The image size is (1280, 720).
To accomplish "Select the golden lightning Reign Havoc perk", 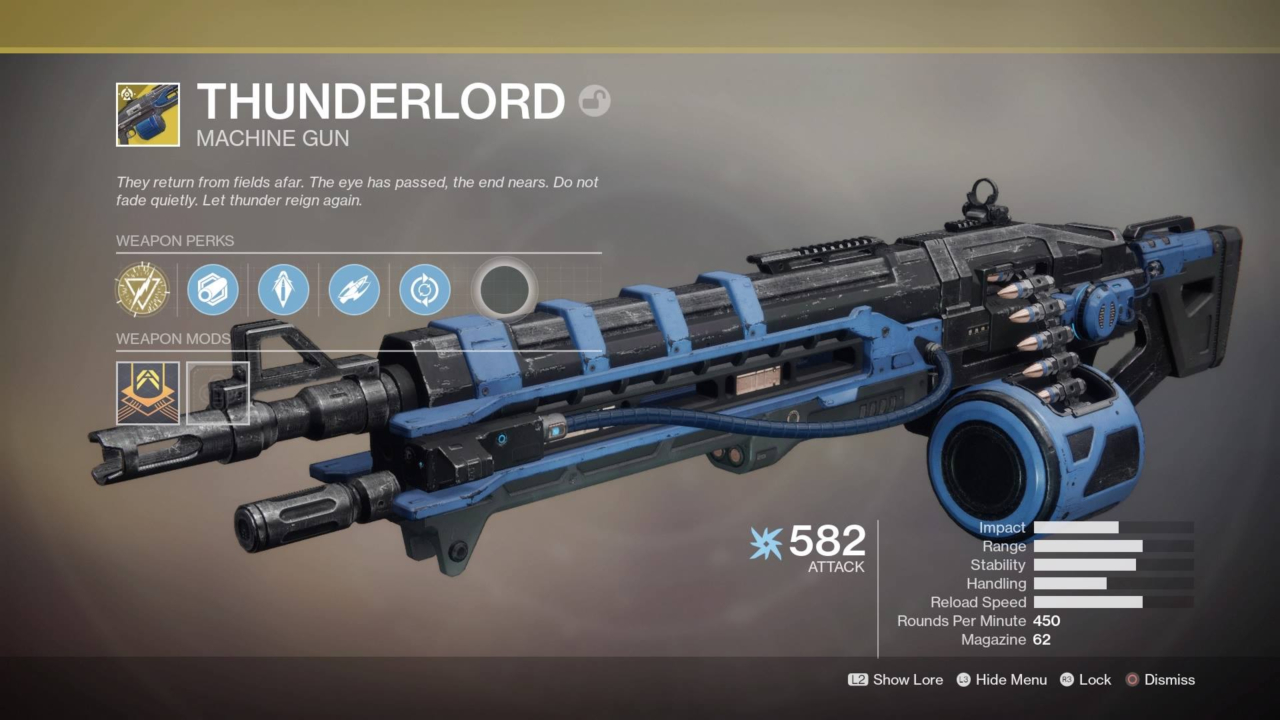I will coord(142,290).
